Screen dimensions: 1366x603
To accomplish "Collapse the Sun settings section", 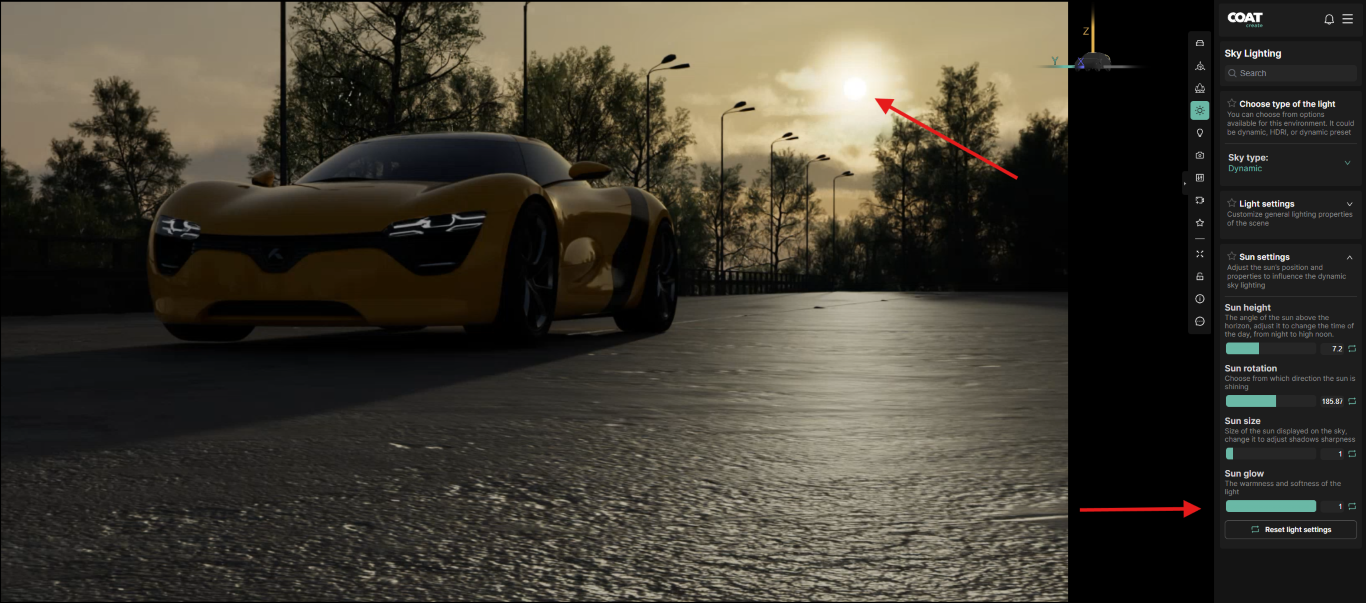I will [1349, 257].
